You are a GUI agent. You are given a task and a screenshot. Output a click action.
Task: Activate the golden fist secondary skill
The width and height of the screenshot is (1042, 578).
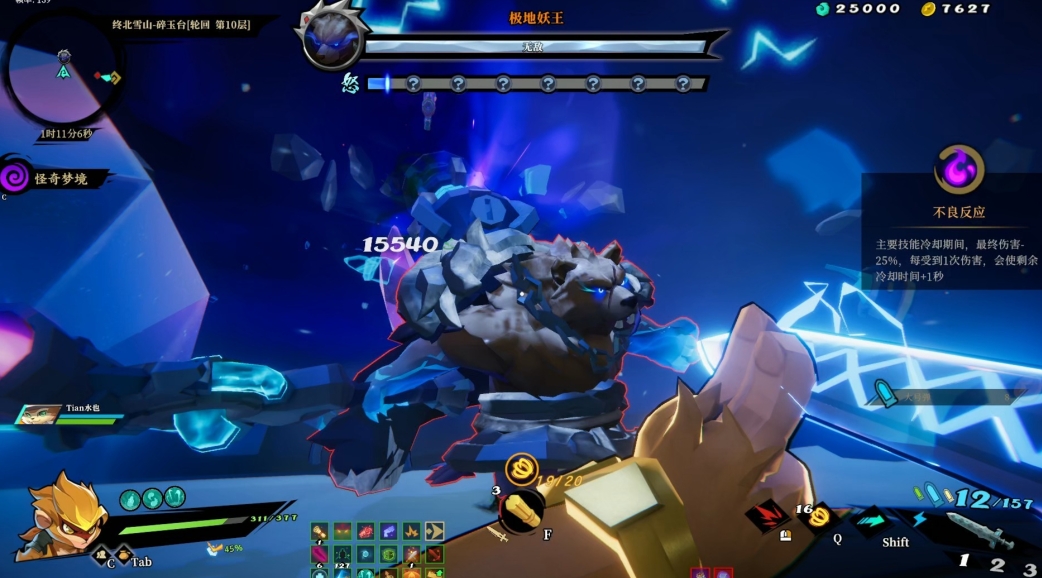click(x=521, y=507)
